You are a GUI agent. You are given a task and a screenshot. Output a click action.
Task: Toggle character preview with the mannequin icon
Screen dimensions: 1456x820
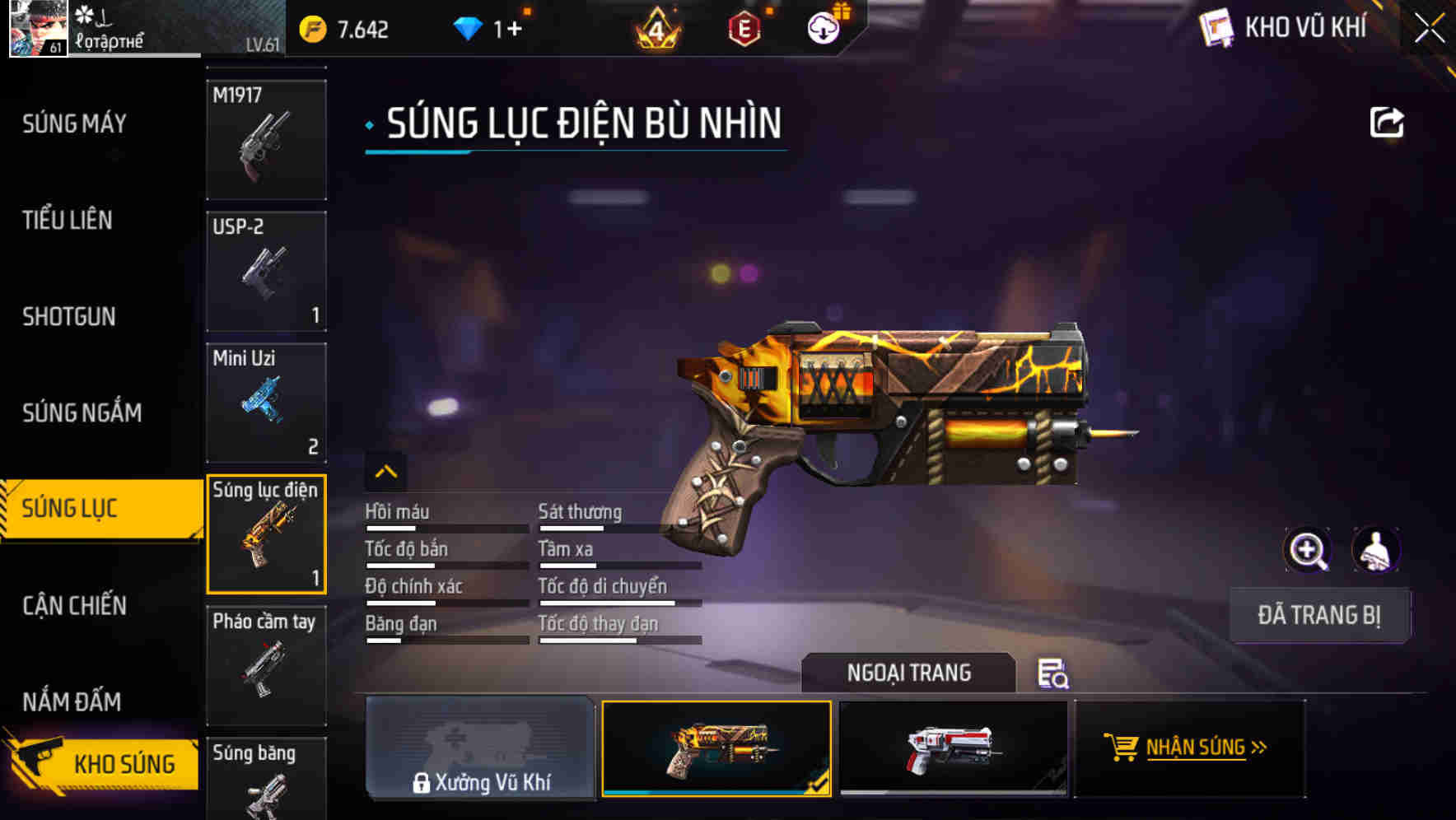[1377, 550]
